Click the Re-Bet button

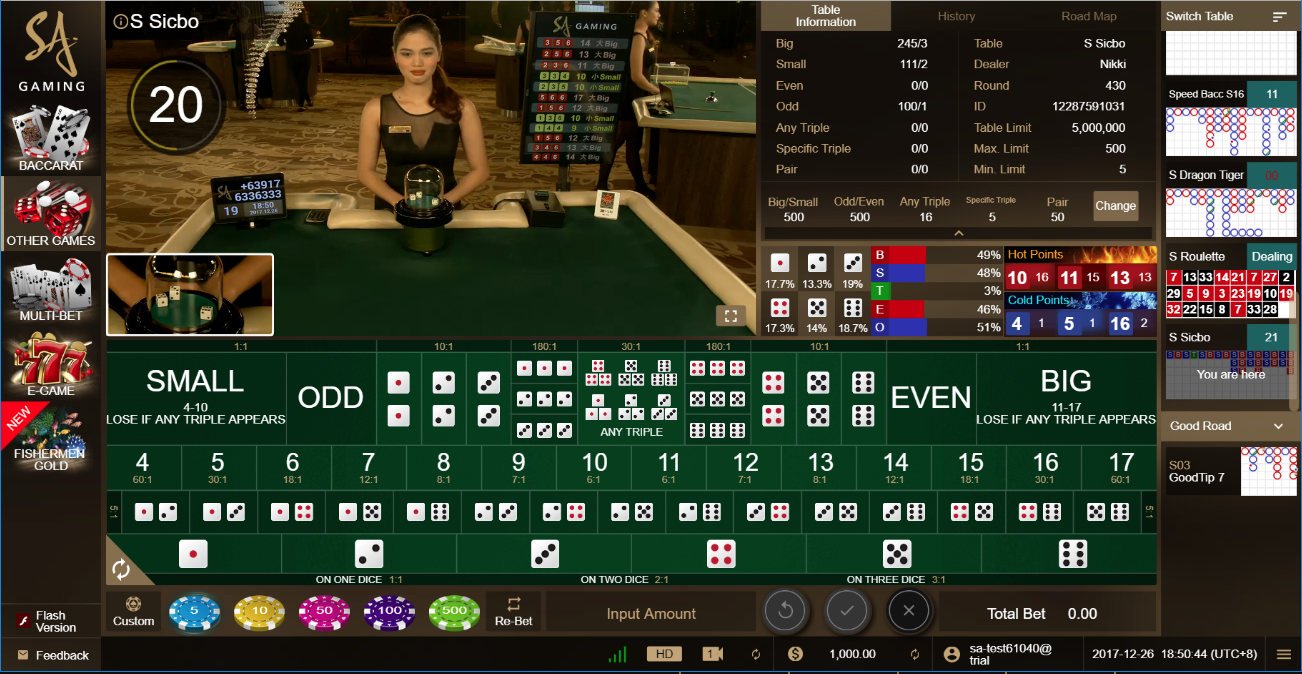(514, 612)
